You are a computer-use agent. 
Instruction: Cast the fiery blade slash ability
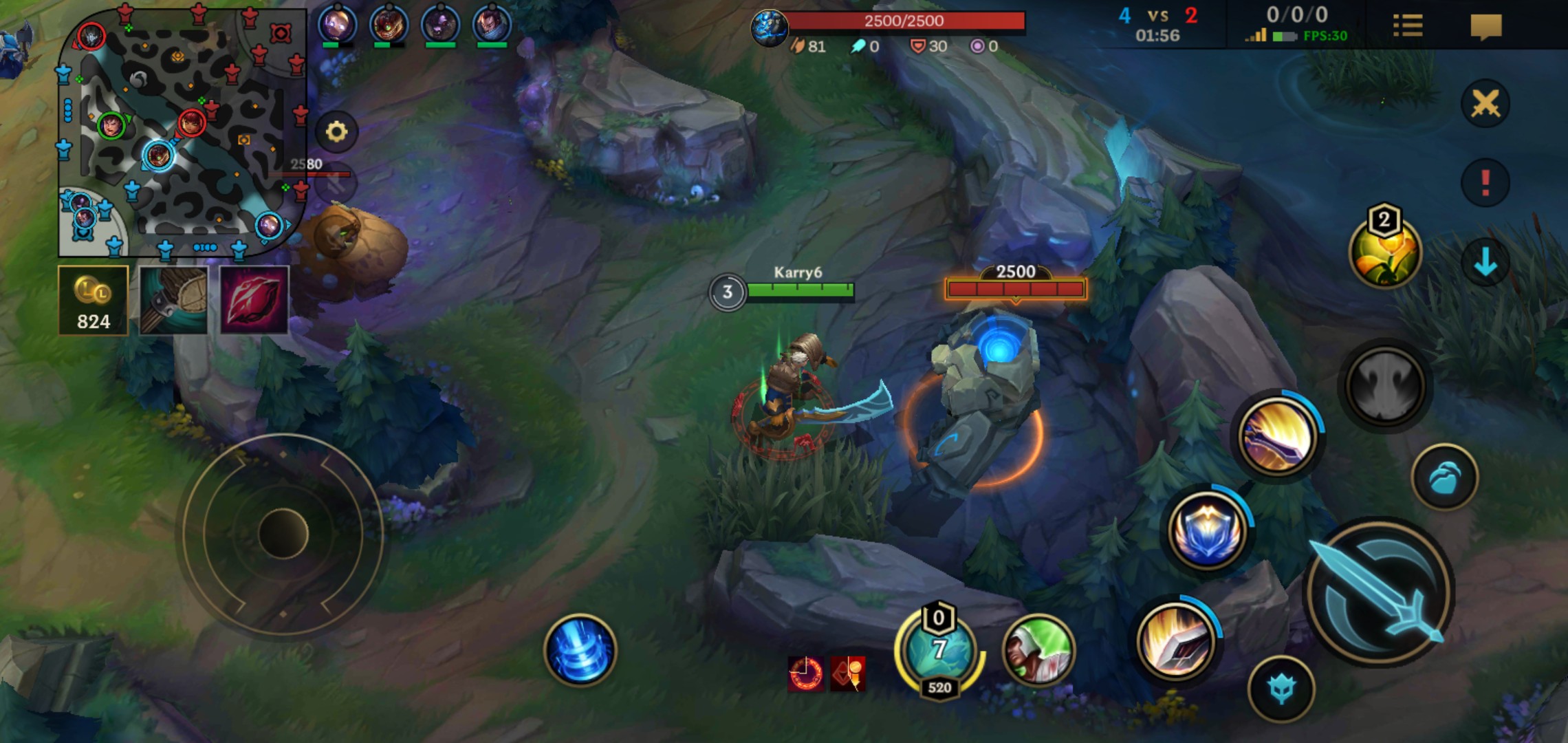(1175, 641)
